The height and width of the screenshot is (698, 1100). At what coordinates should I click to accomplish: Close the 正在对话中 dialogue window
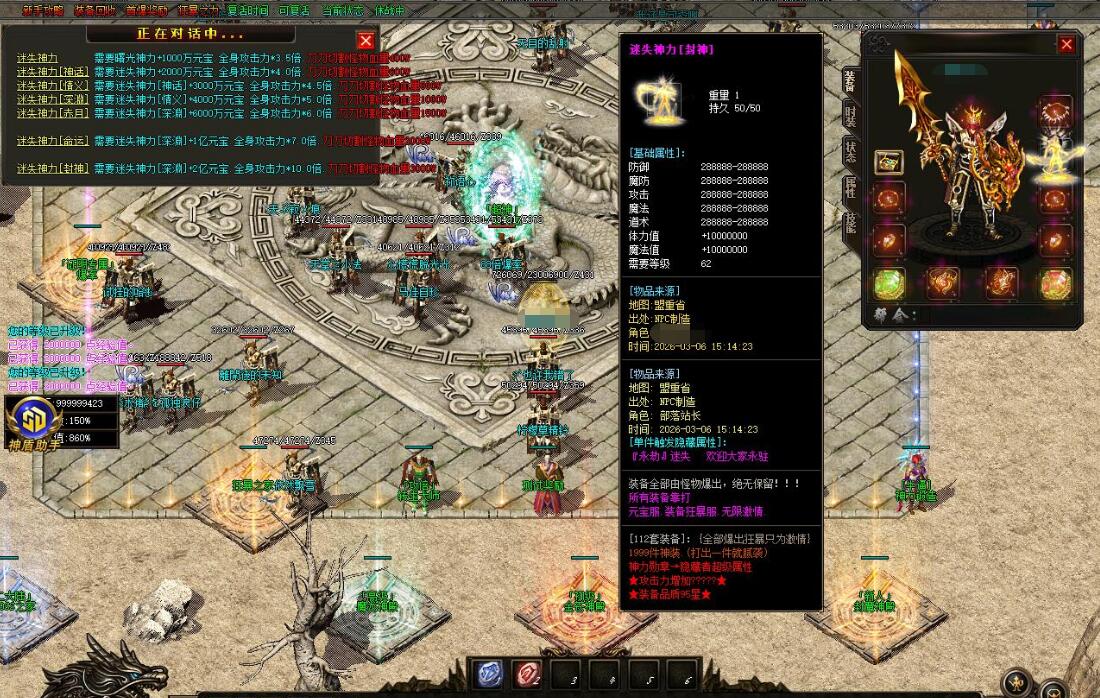[x=366, y=40]
